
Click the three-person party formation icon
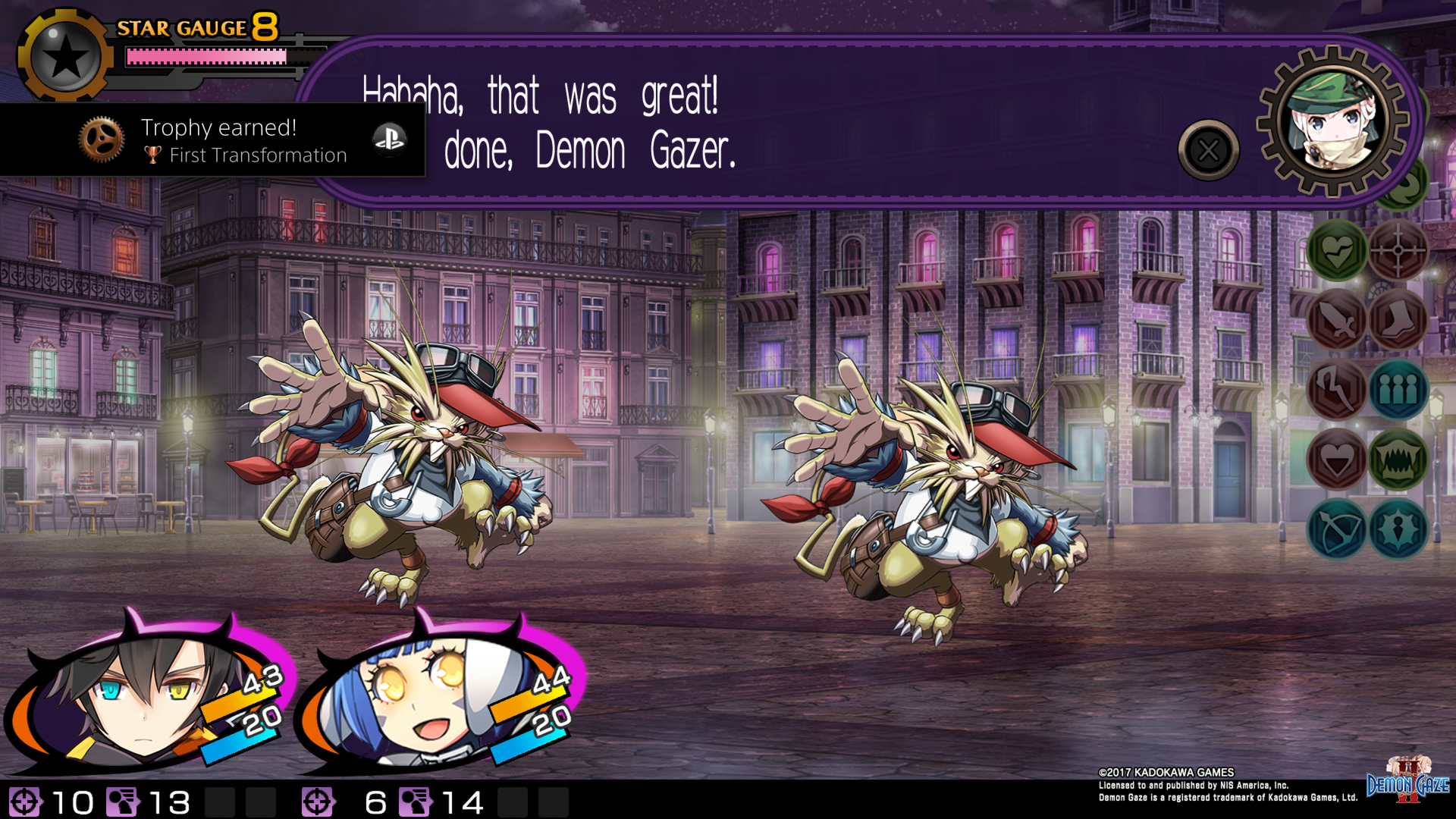coord(1399,391)
